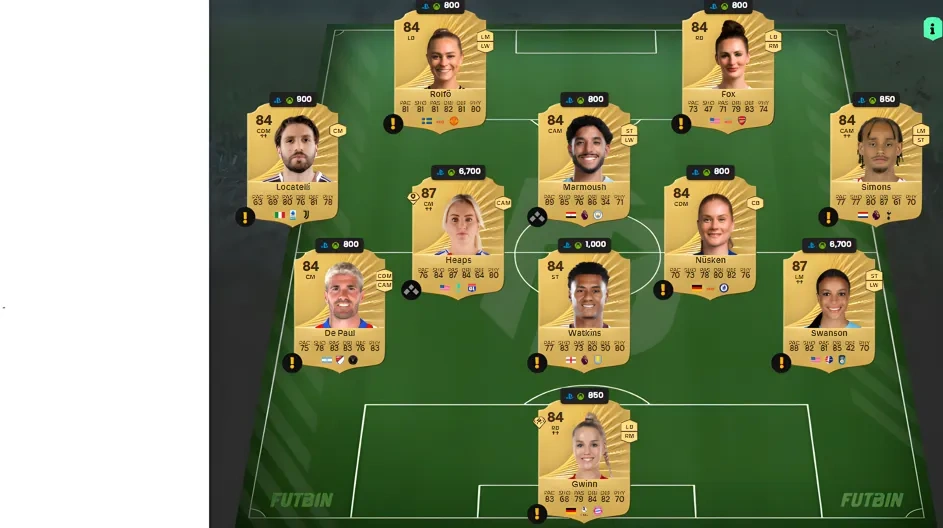
Task: Click the chemistry icon beside Heaps
Action: coord(411,290)
